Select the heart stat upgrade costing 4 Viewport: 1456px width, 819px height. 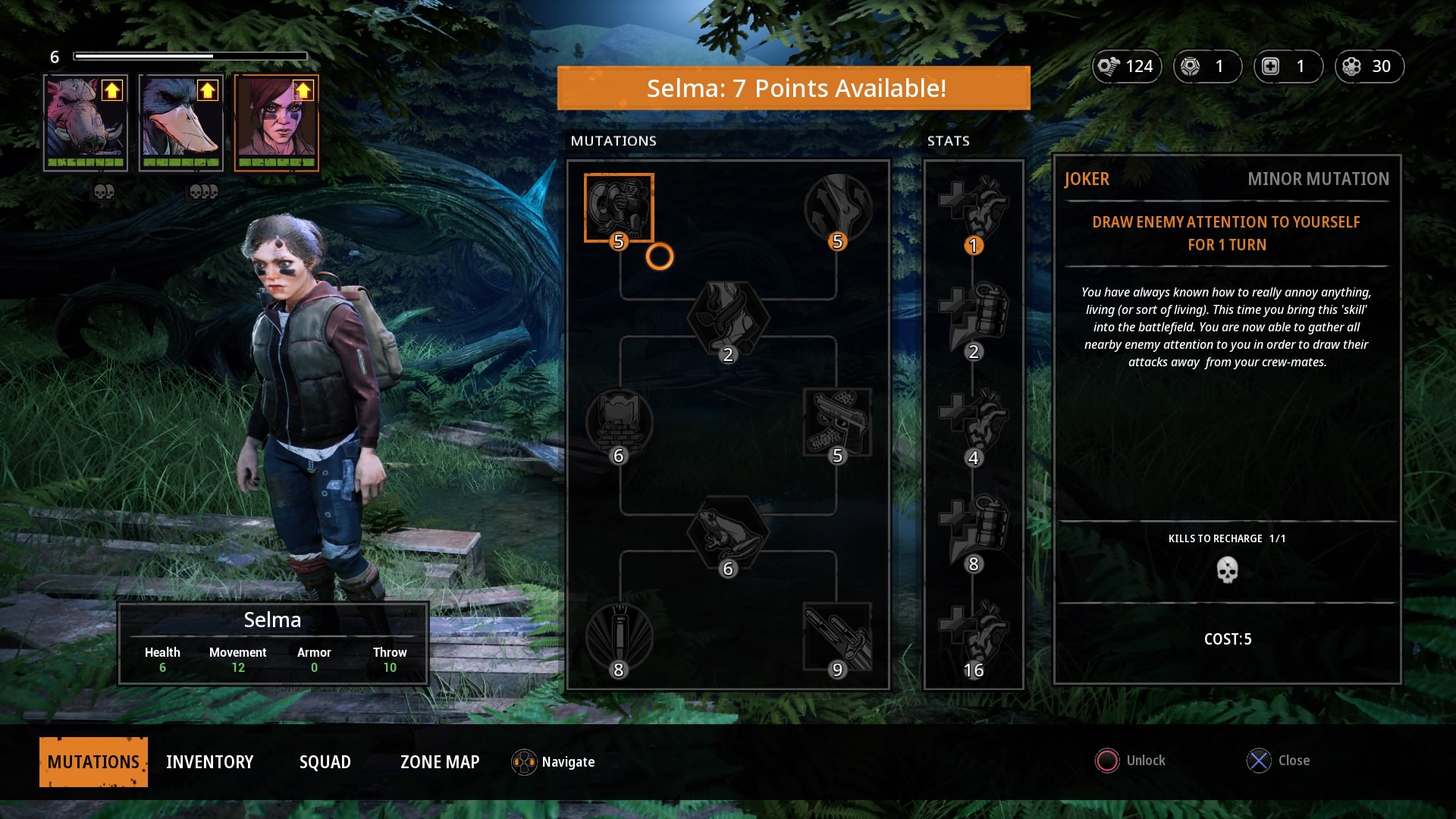click(x=974, y=421)
